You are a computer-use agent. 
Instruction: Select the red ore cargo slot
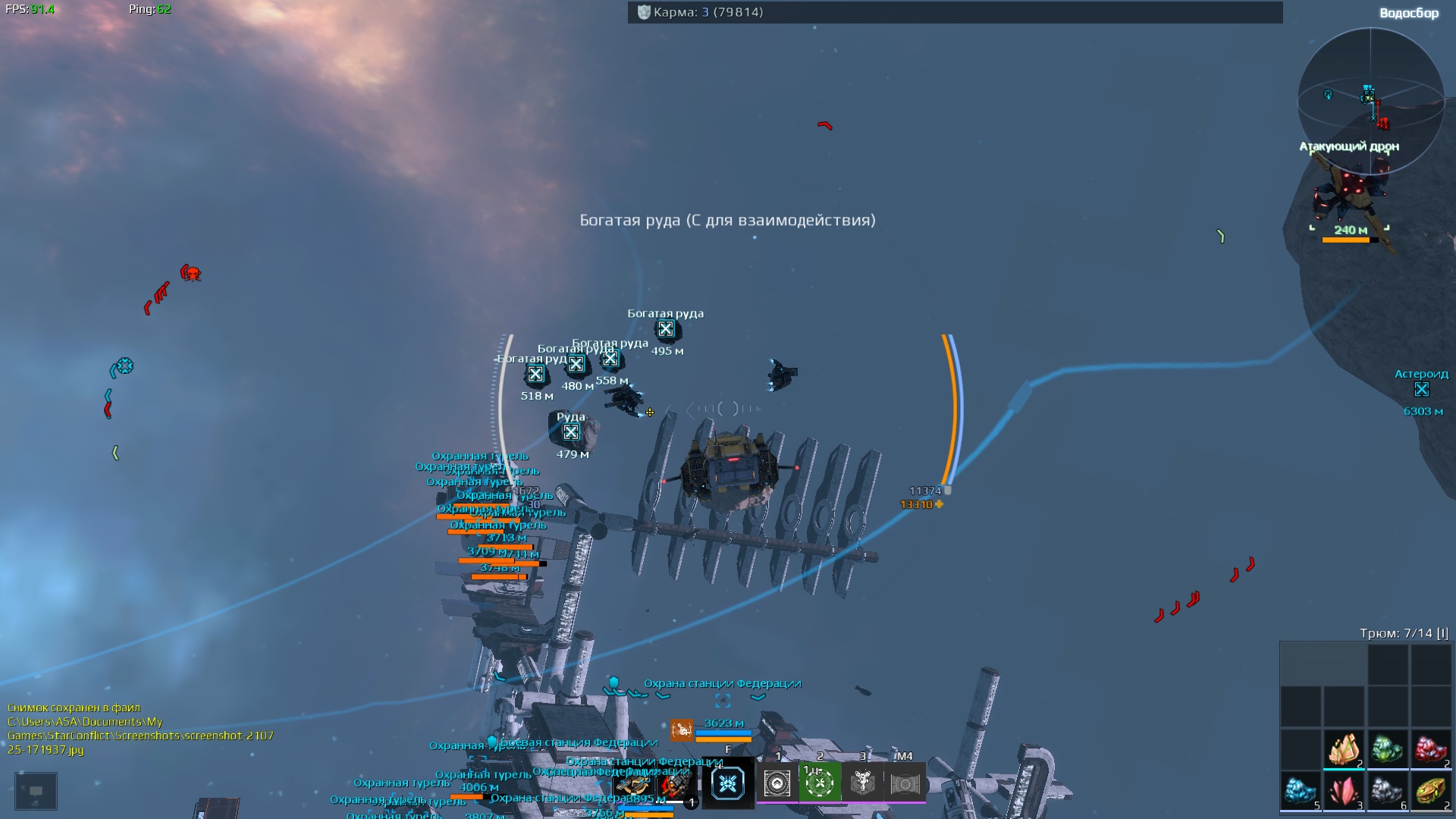click(x=1430, y=749)
